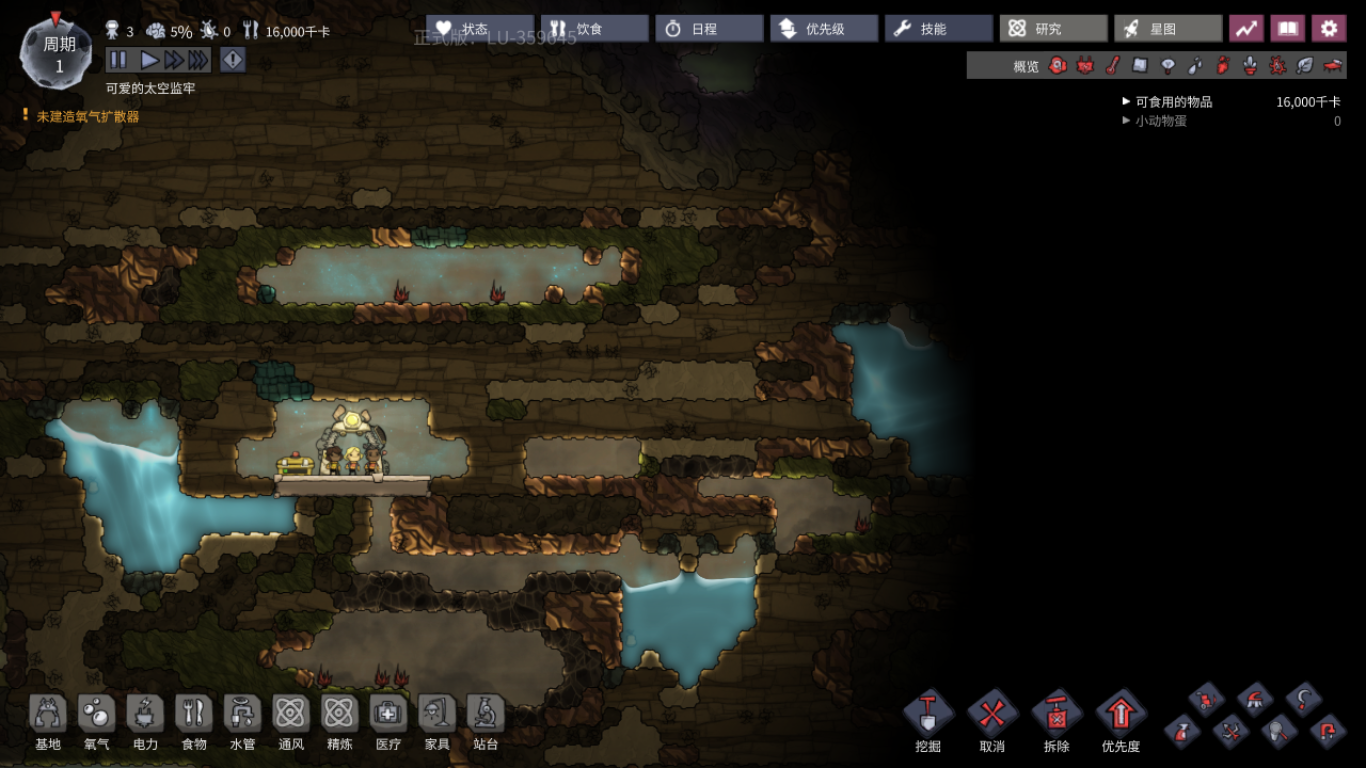Screen dimensions: 1366x768
Task: Open the settings gear menu
Action: click(x=1328, y=29)
